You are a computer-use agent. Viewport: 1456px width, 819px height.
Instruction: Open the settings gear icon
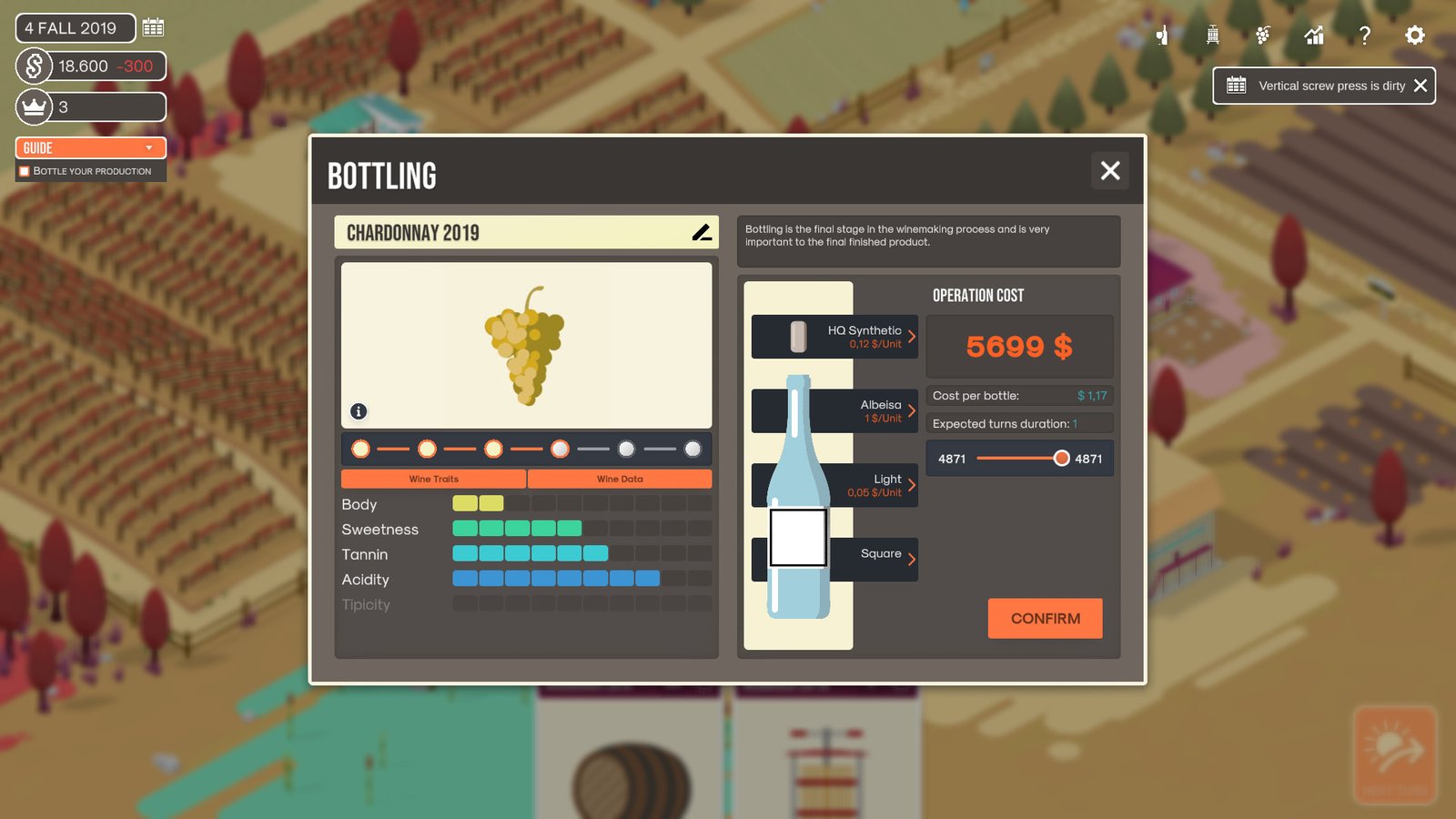click(1413, 35)
